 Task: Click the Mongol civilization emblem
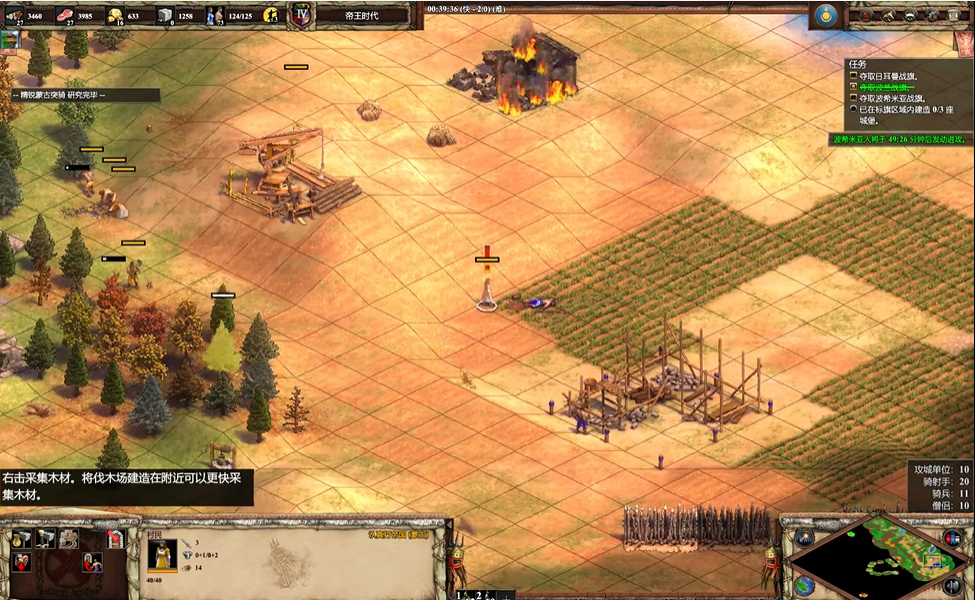[826, 15]
